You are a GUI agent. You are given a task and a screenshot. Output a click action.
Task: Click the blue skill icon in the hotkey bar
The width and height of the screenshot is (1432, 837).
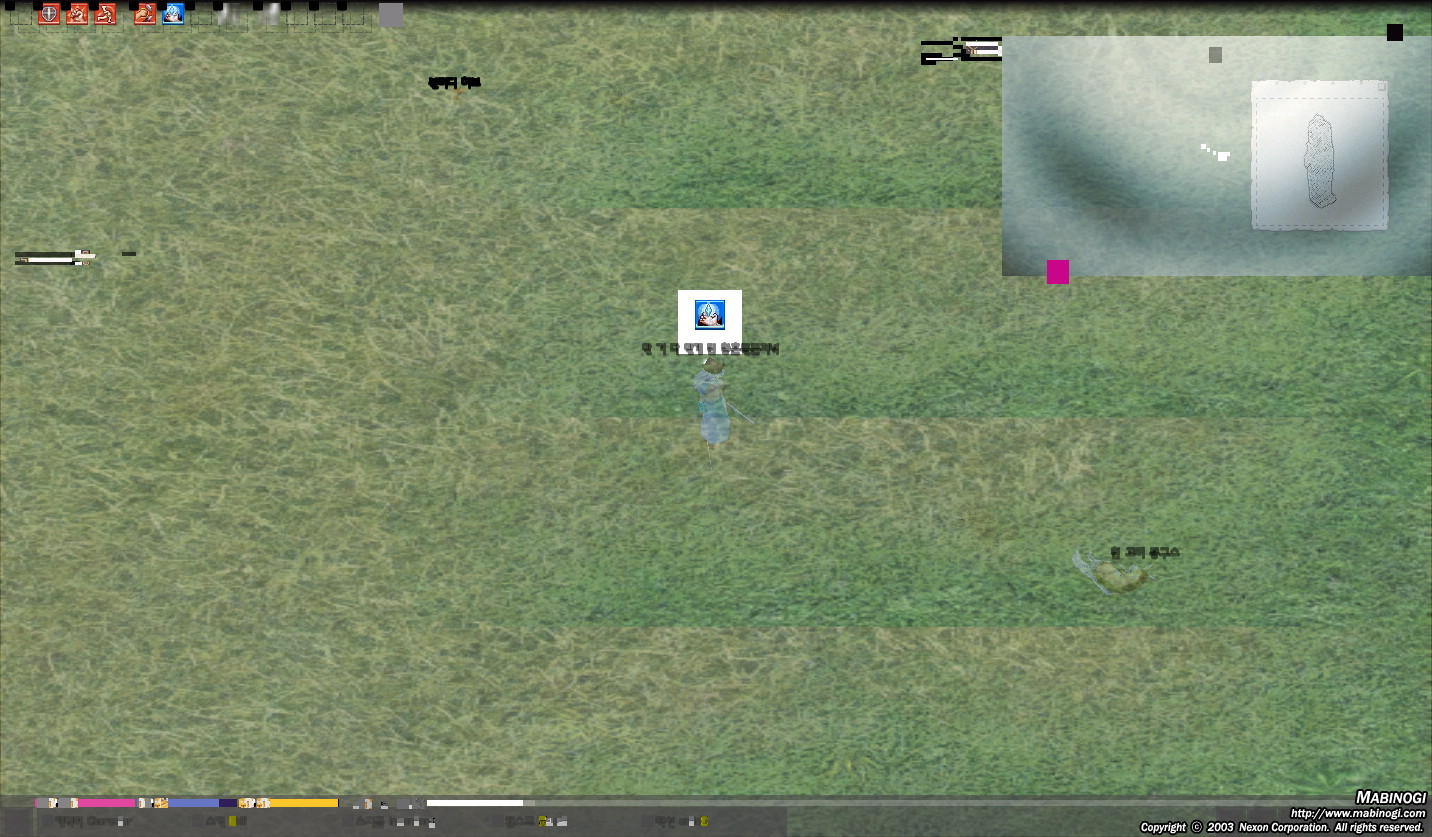pos(172,13)
